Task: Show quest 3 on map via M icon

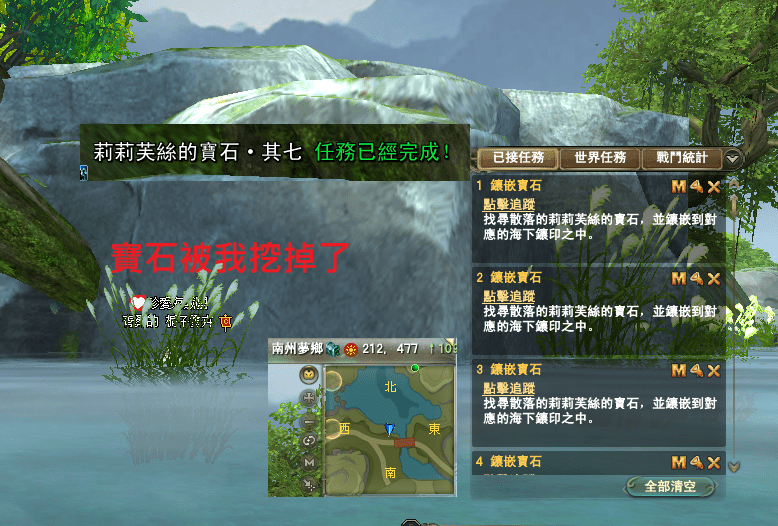Action: (x=679, y=370)
